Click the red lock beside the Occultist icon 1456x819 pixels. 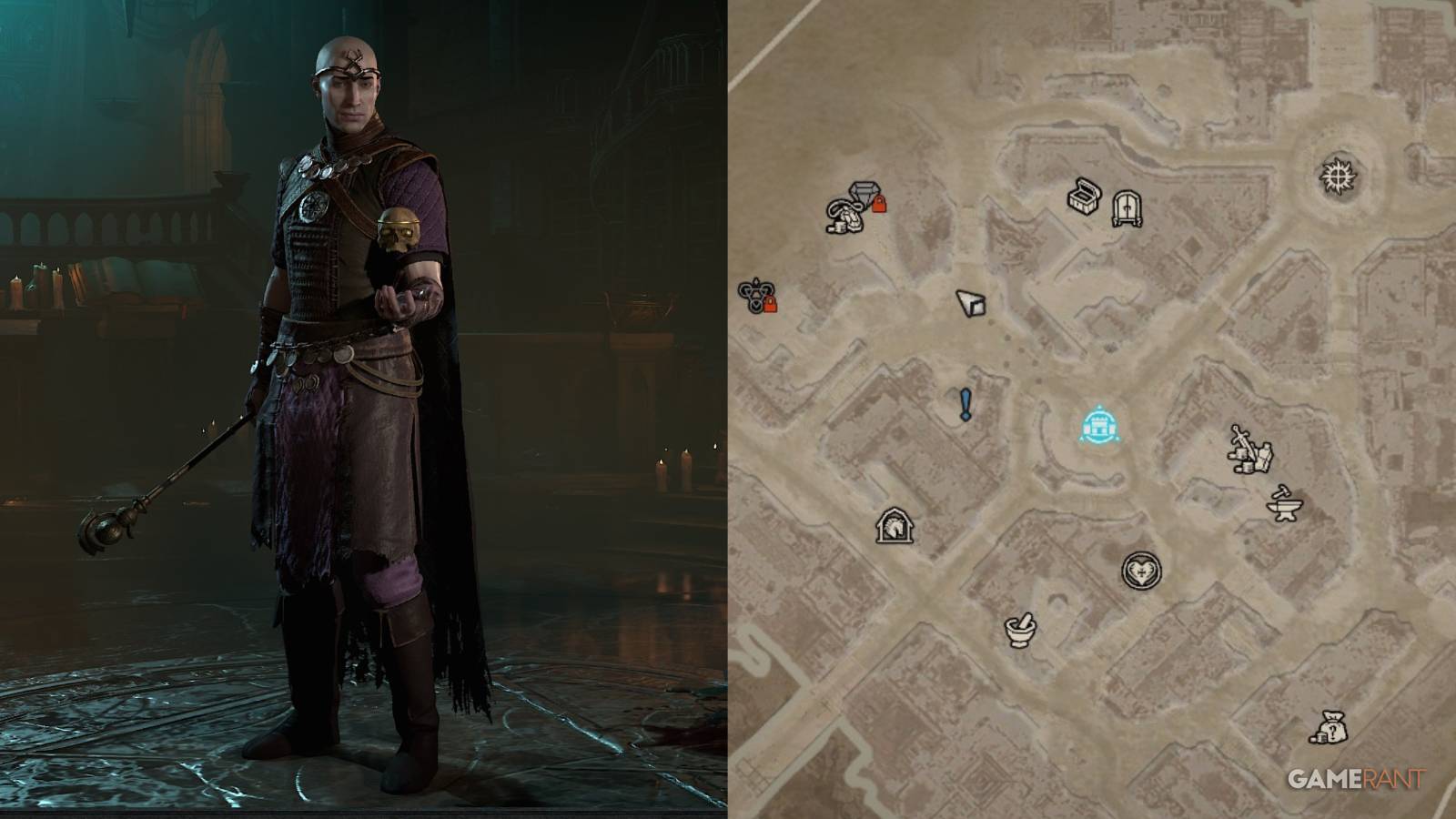click(x=771, y=305)
